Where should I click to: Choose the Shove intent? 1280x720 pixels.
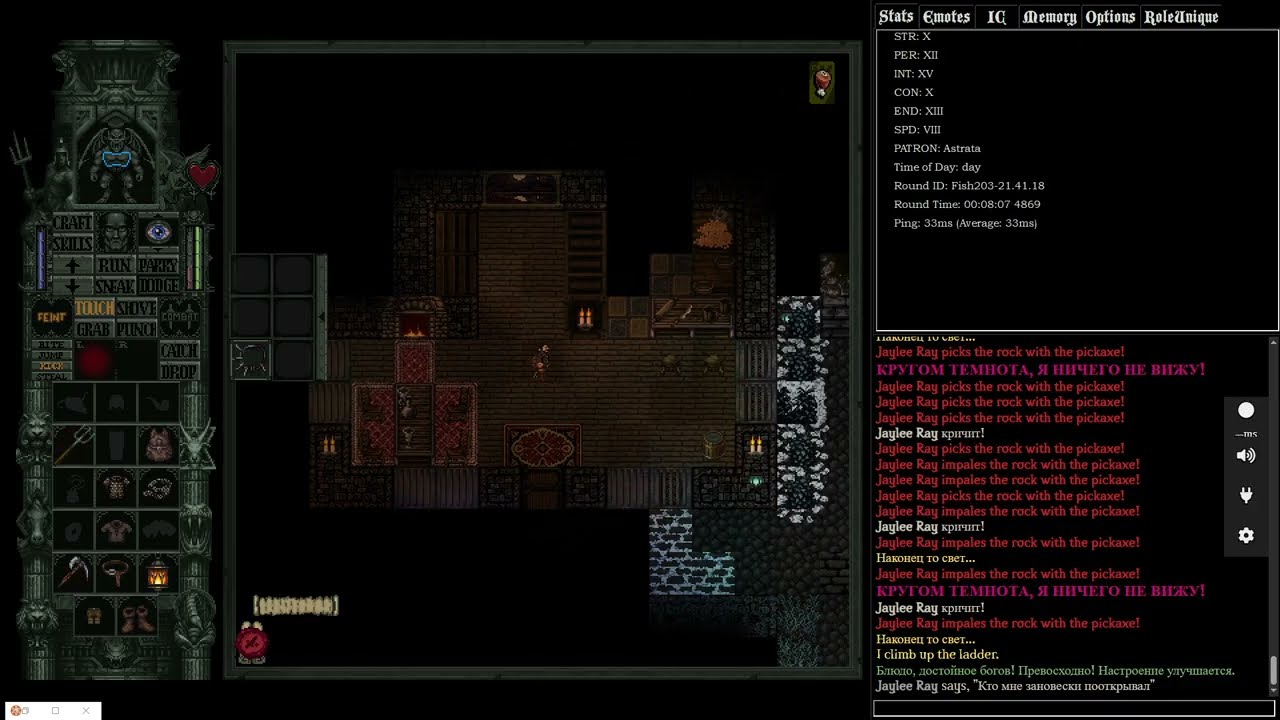pyautogui.click(x=136, y=309)
